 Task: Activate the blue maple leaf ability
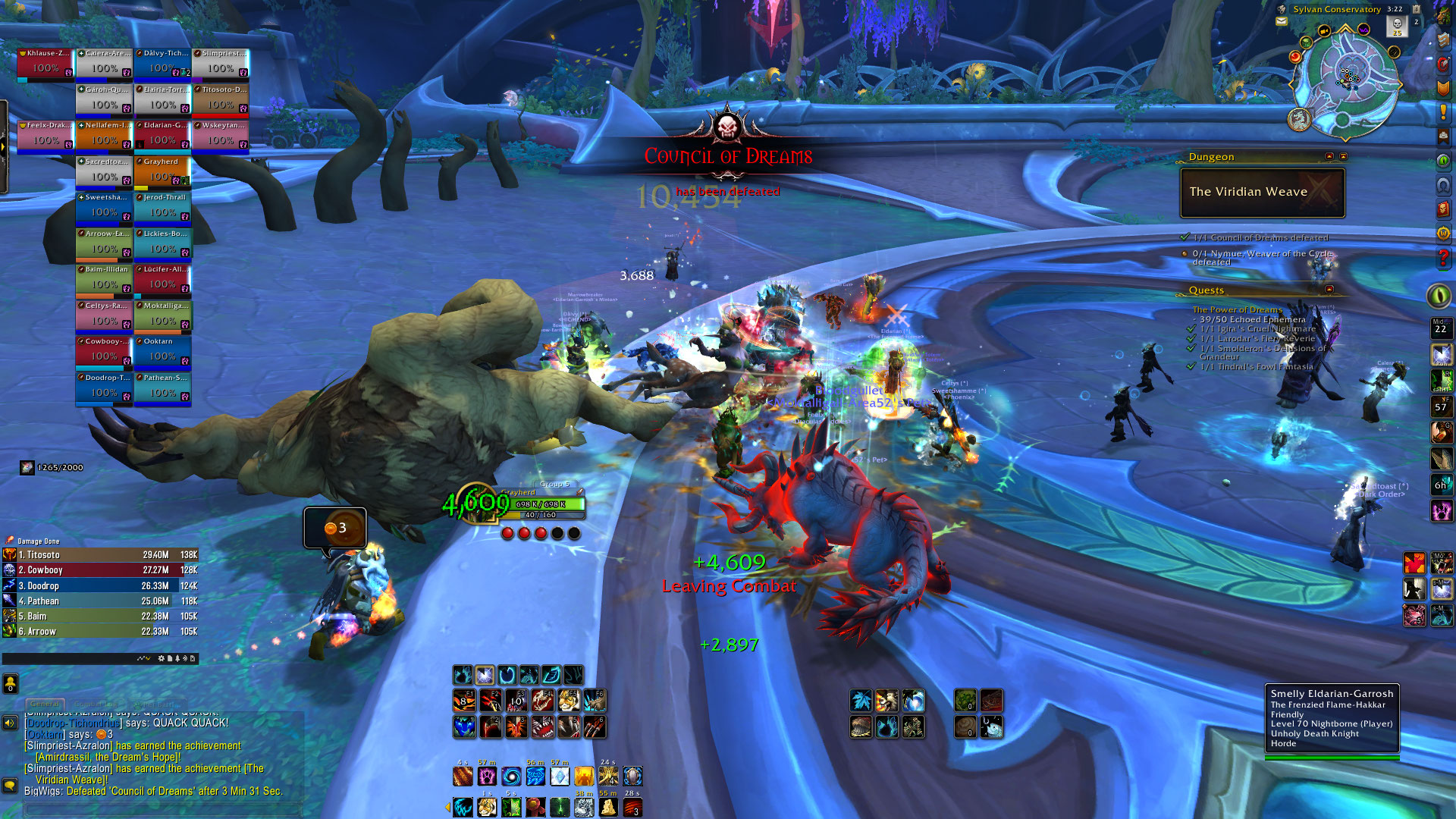(861, 700)
